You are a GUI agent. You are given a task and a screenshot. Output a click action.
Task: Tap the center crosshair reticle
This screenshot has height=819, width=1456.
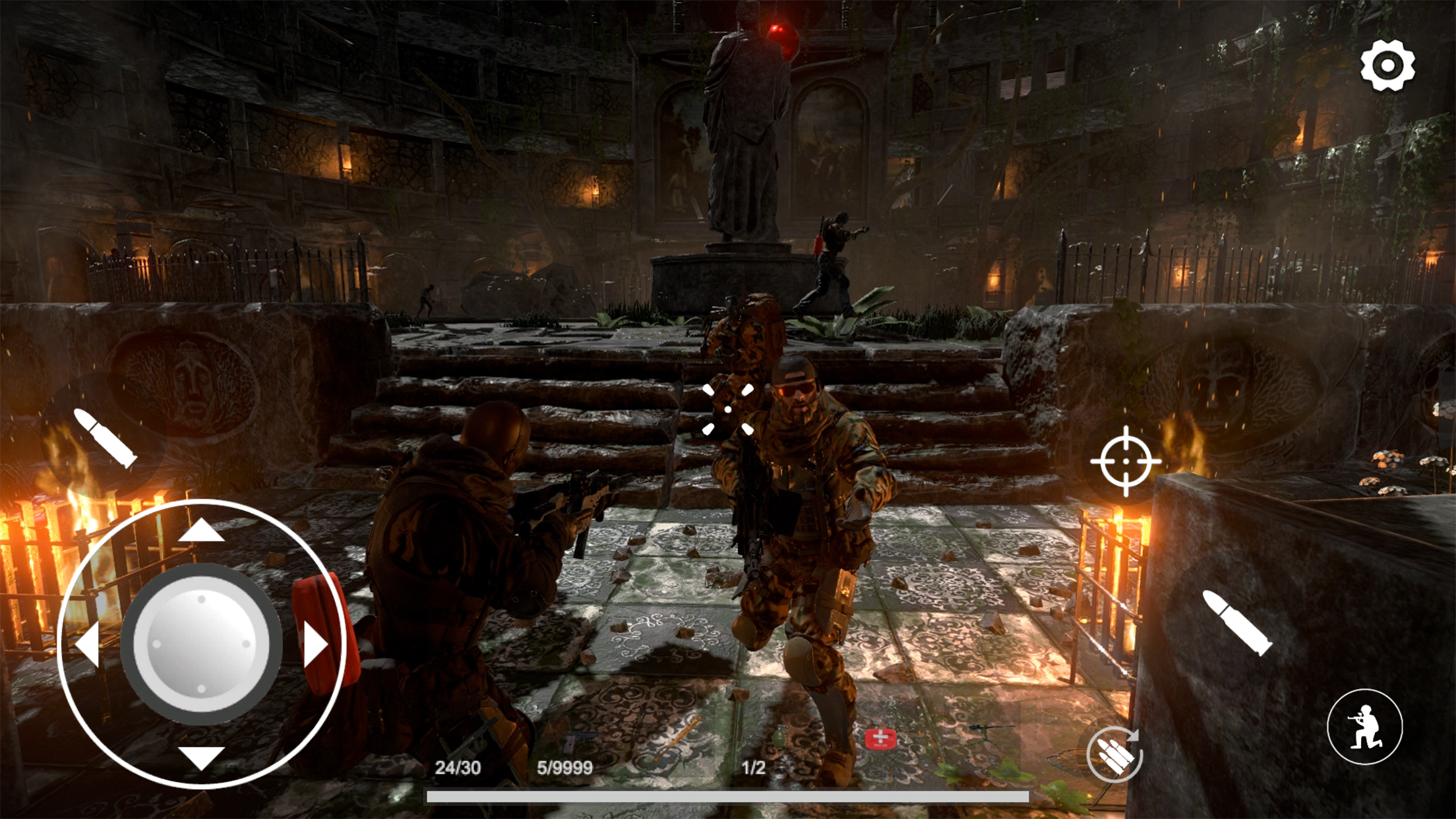pos(728,409)
